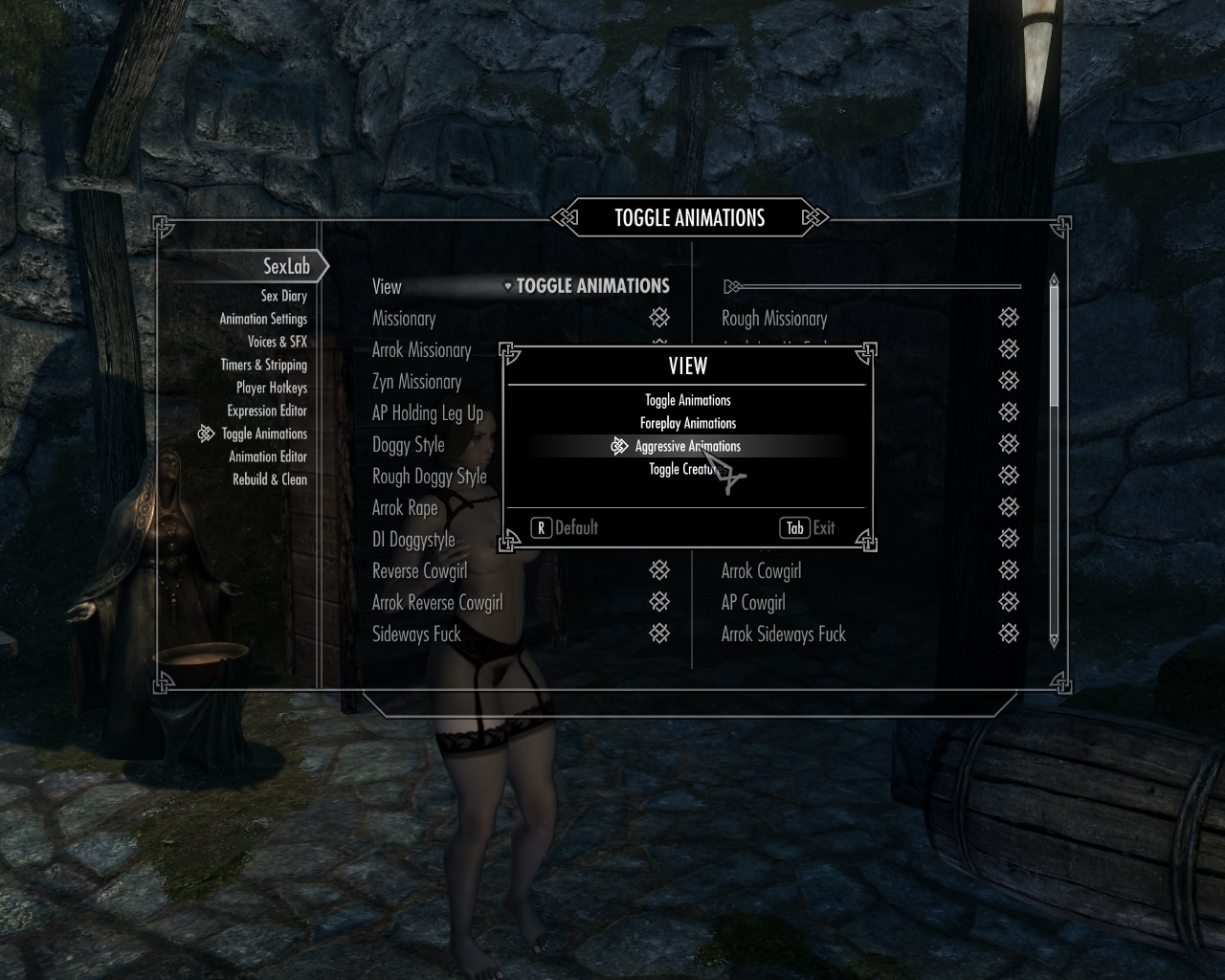Toggle the Missionary animation icon
Screen dimensions: 1225x980
coord(658,318)
